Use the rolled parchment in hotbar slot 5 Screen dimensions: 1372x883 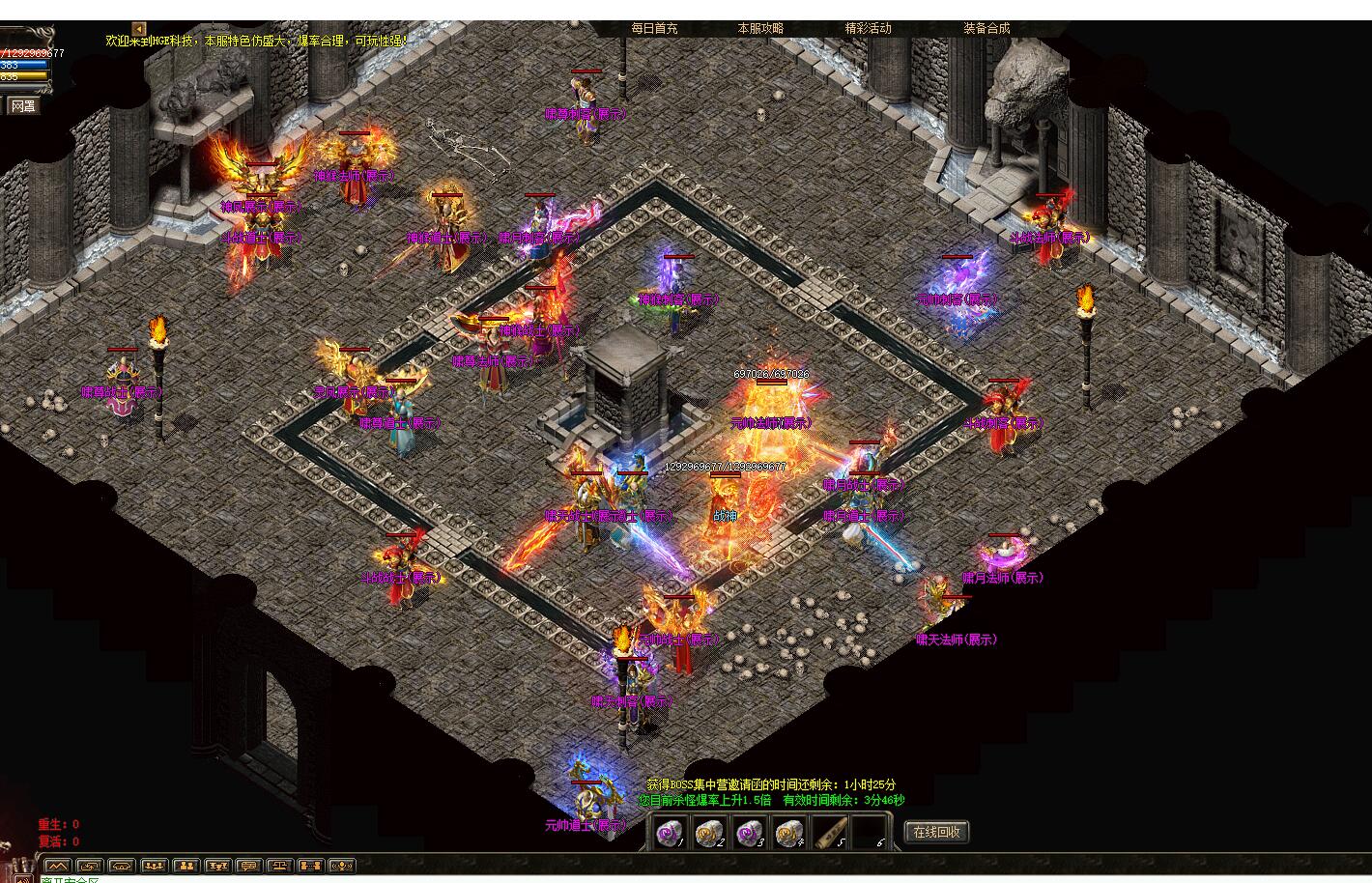point(830,832)
